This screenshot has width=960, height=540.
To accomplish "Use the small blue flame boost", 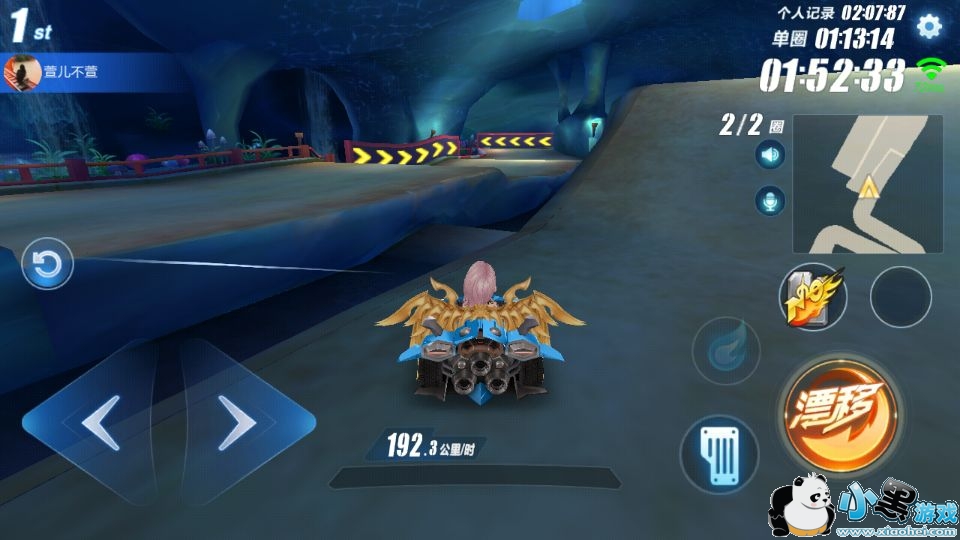I will 726,351.
